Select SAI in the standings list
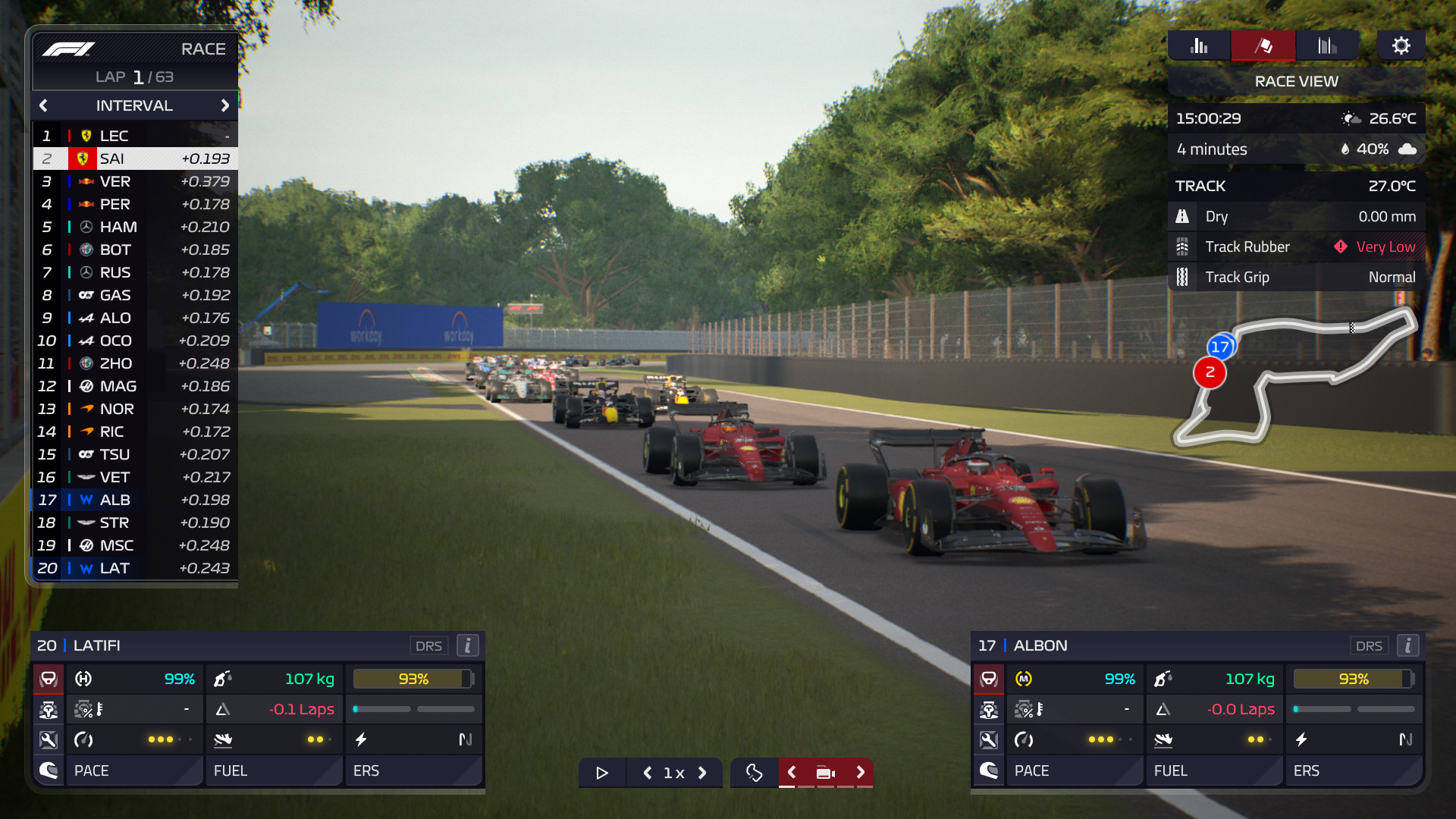 tap(135, 158)
